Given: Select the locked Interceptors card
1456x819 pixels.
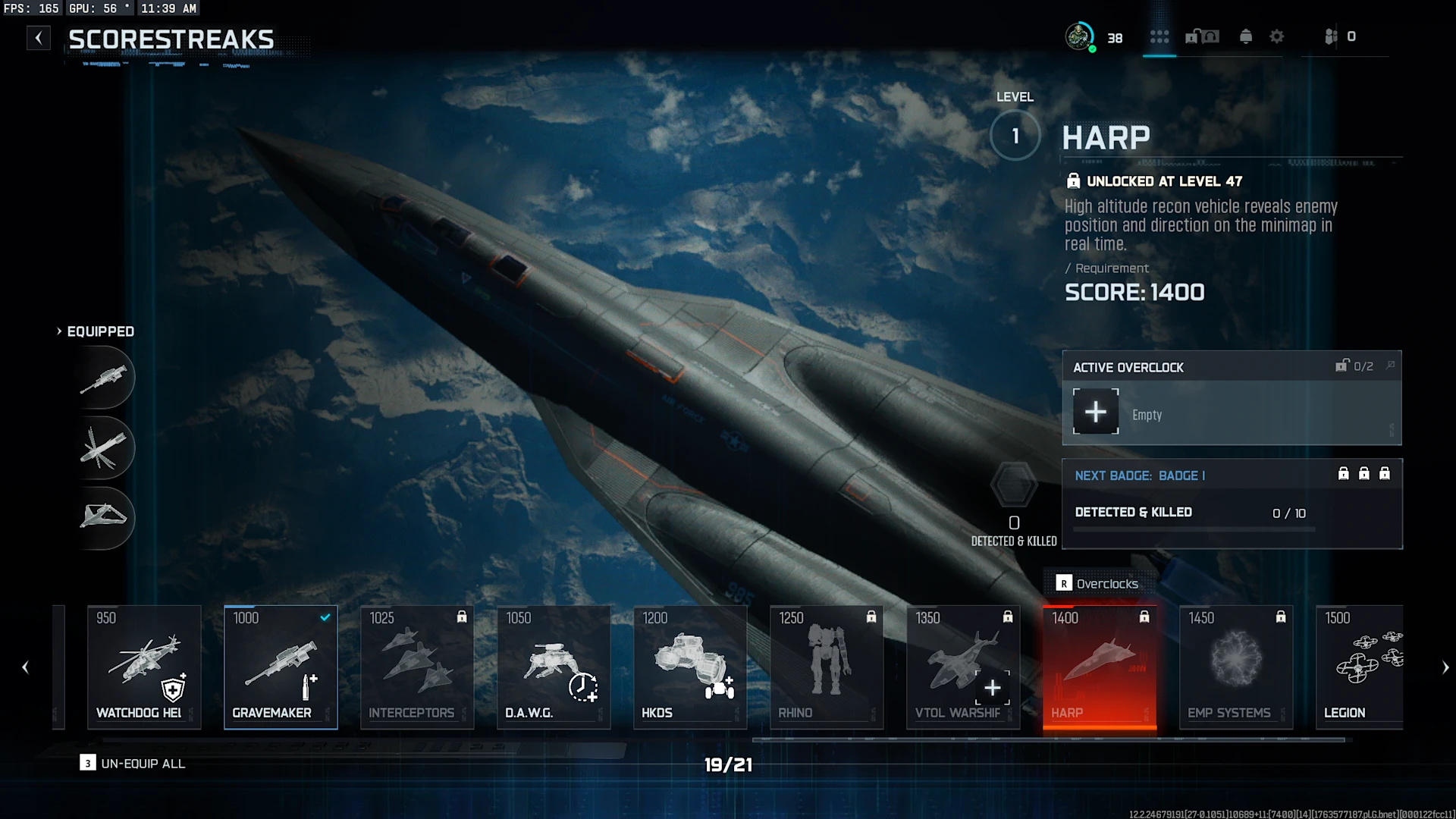Looking at the screenshot, I should (417, 667).
